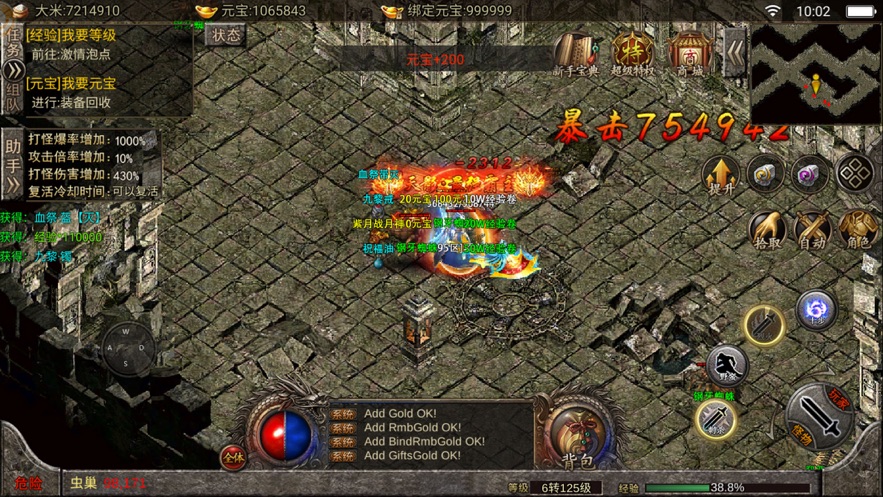Image resolution: width=883 pixels, height=497 pixels.
Task: Open the 角色 character sheet
Action: tap(858, 230)
